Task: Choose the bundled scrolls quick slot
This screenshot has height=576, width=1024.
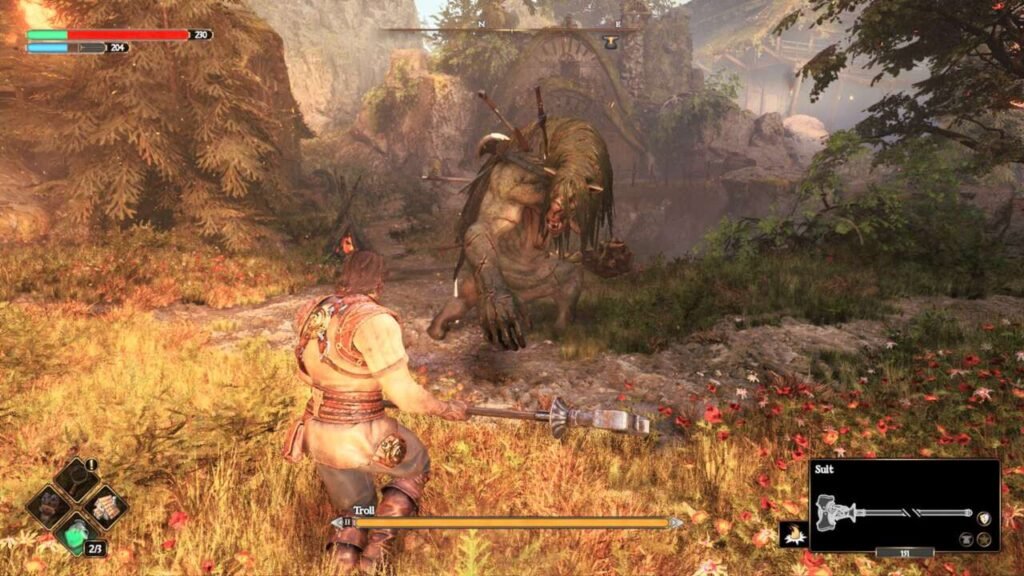Action: pos(105,506)
